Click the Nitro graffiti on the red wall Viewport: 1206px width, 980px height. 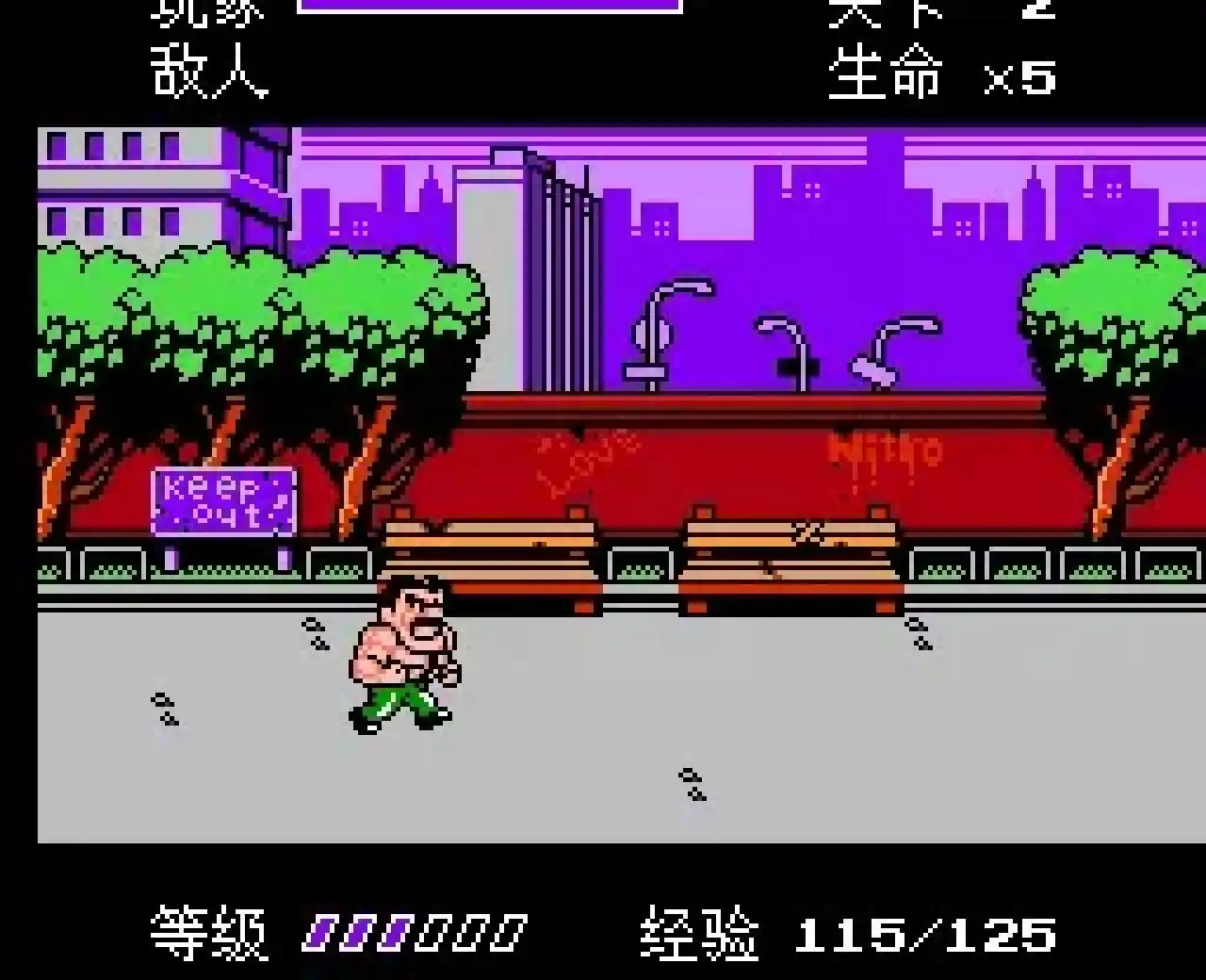pyautogui.click(x=884, y=452)
